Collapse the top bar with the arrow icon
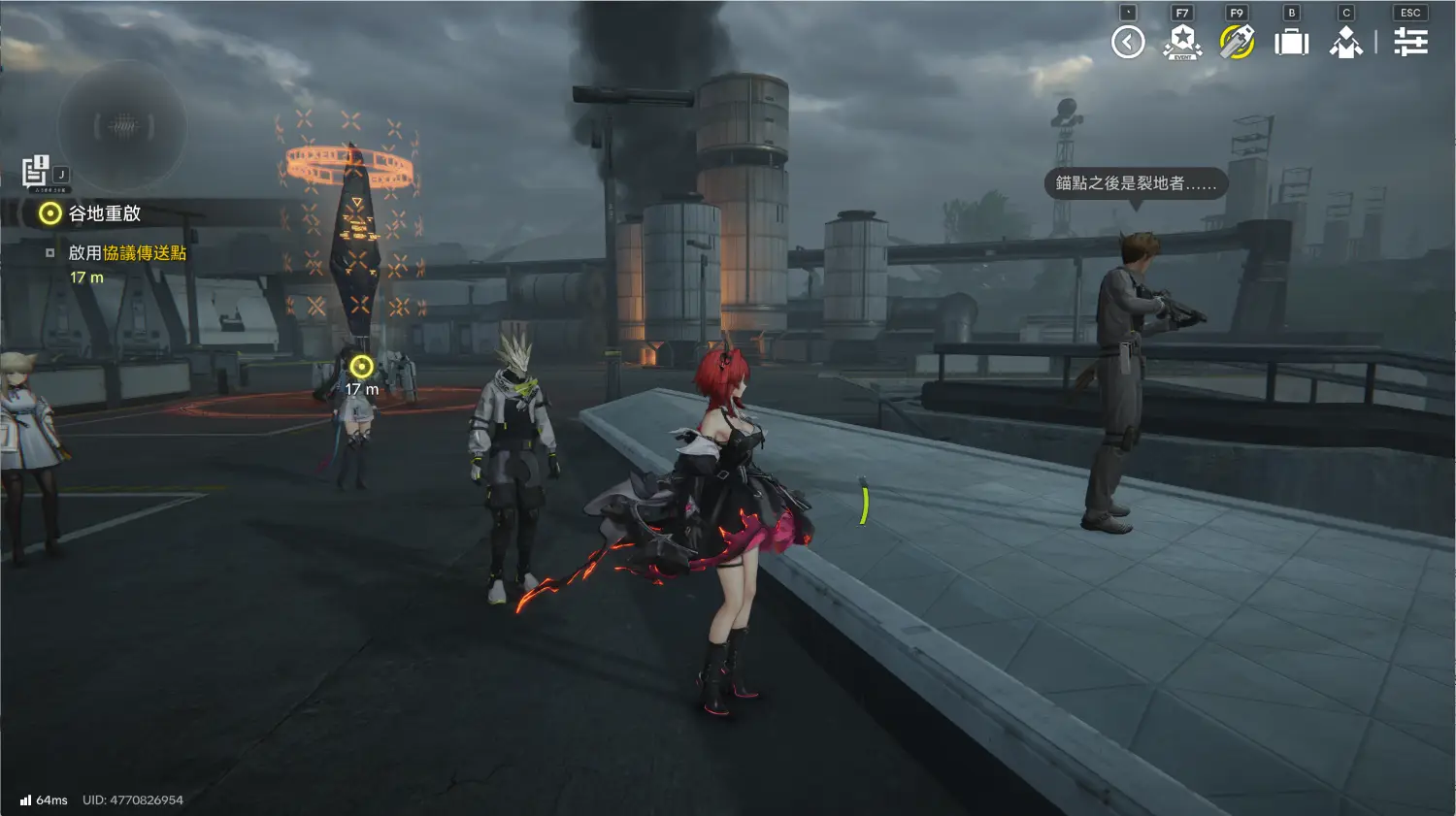 tap(1128, 42)
